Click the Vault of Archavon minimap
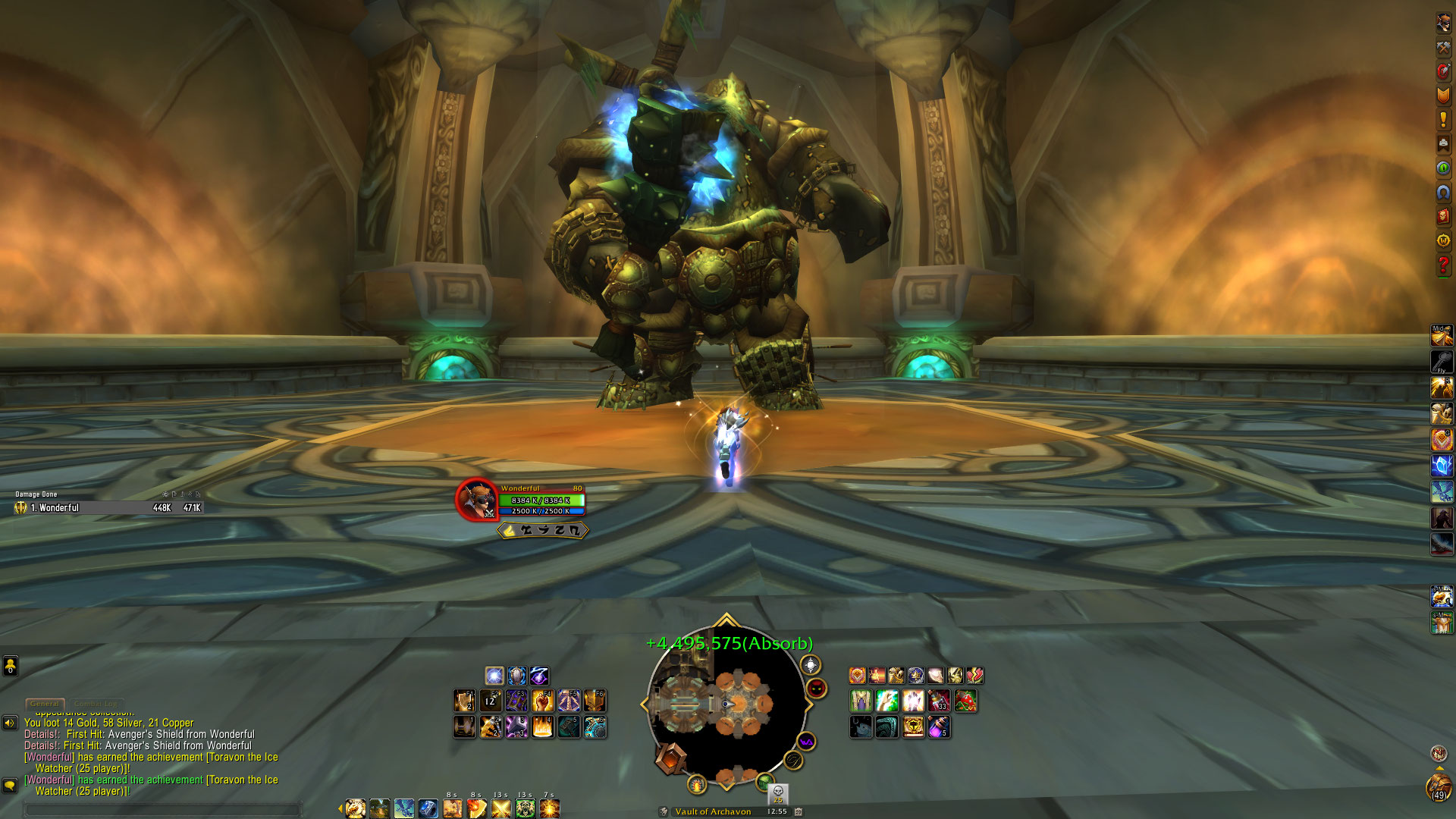Image resolution: width=1456 pixels, height=819 pixels. pyautogui.click(x=725, y=705)
